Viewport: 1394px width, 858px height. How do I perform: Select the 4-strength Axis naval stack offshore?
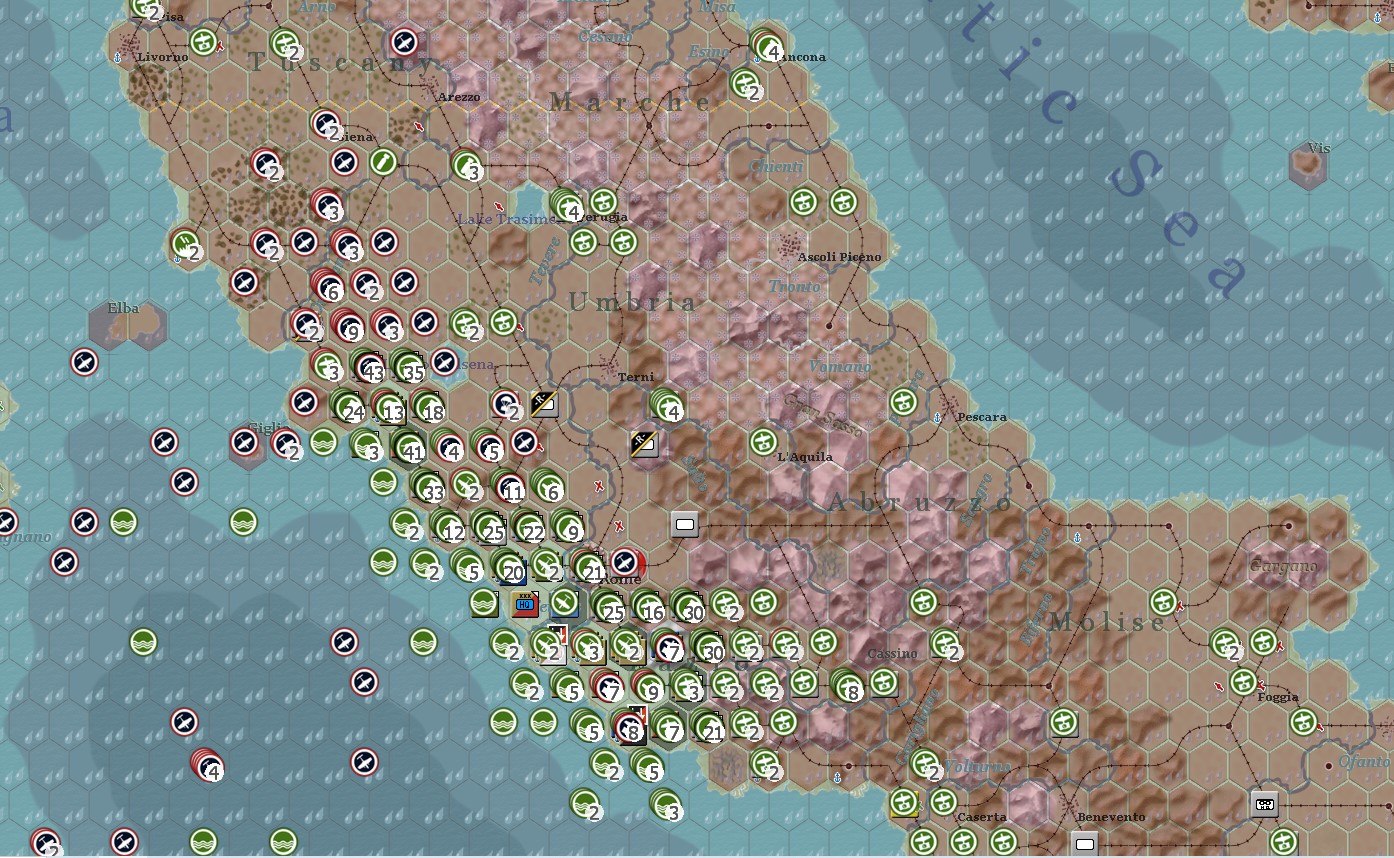click(x=208, y=768)
